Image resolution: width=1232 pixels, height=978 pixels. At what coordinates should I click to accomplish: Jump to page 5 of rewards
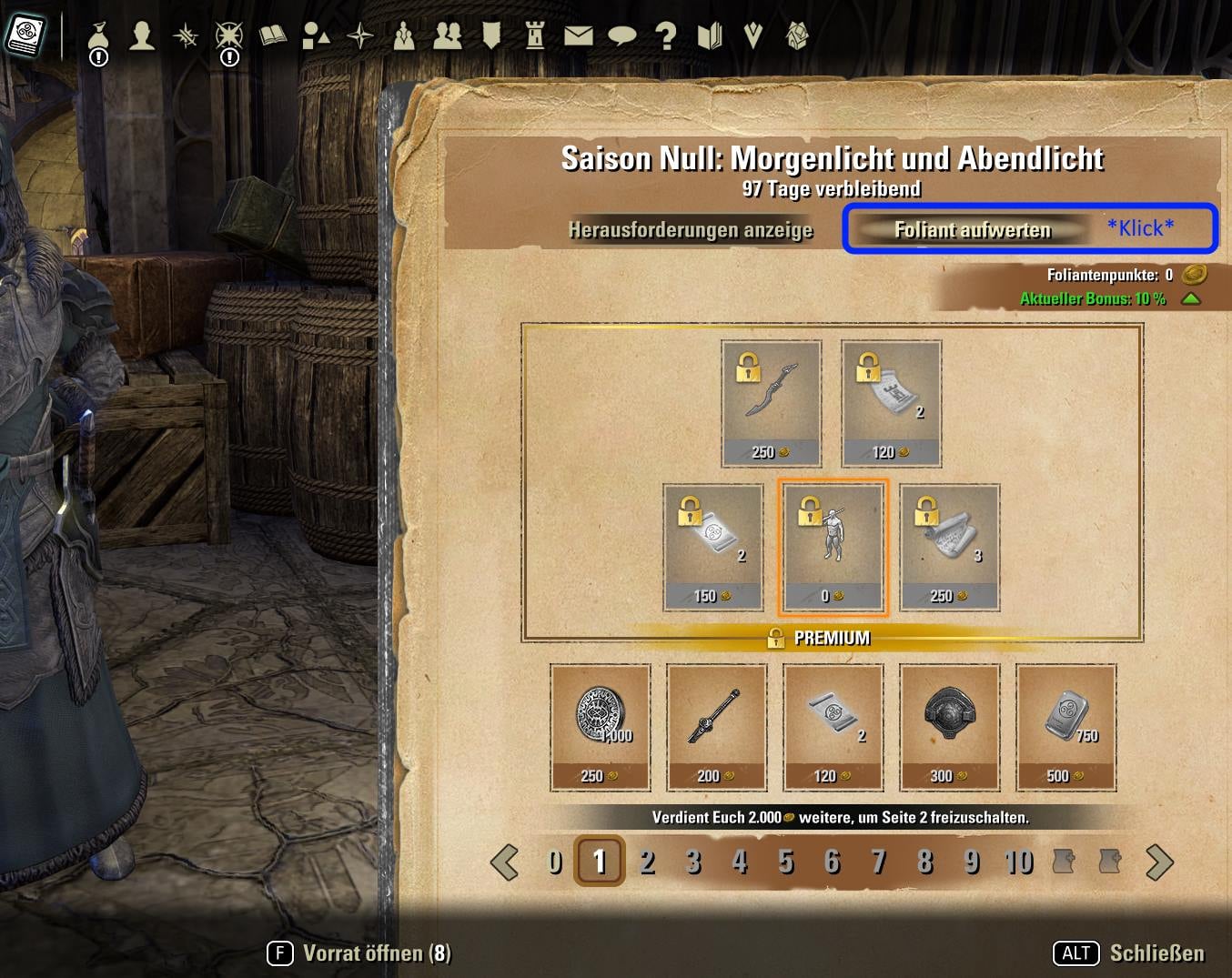click(786, 861)
